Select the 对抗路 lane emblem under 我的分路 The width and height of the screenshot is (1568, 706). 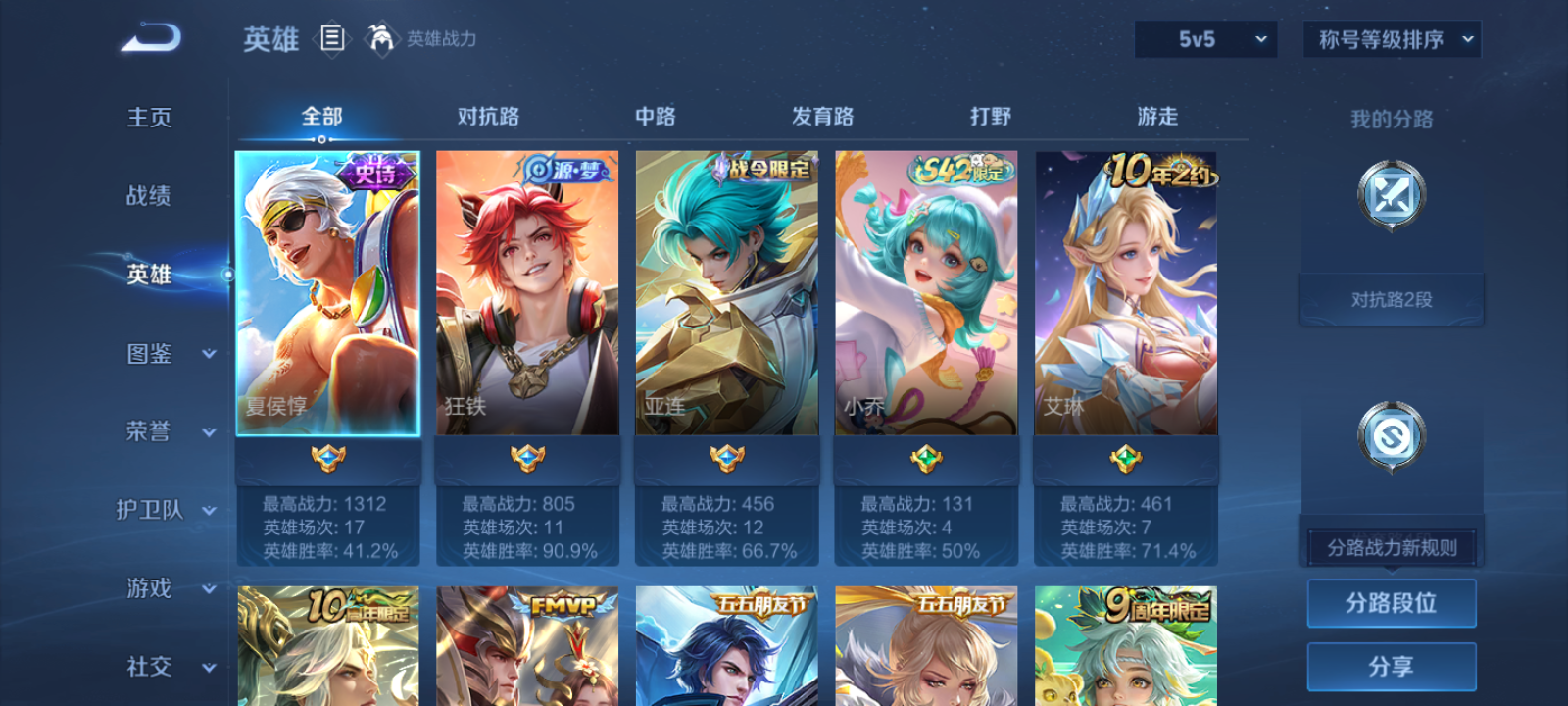click(1391, 194)
